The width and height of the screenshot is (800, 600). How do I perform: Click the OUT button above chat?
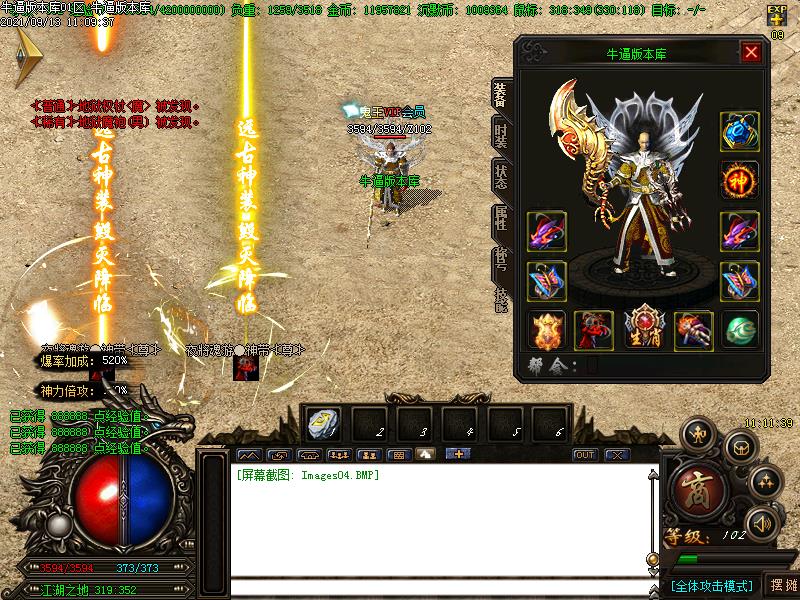click(x=585, y=455)
